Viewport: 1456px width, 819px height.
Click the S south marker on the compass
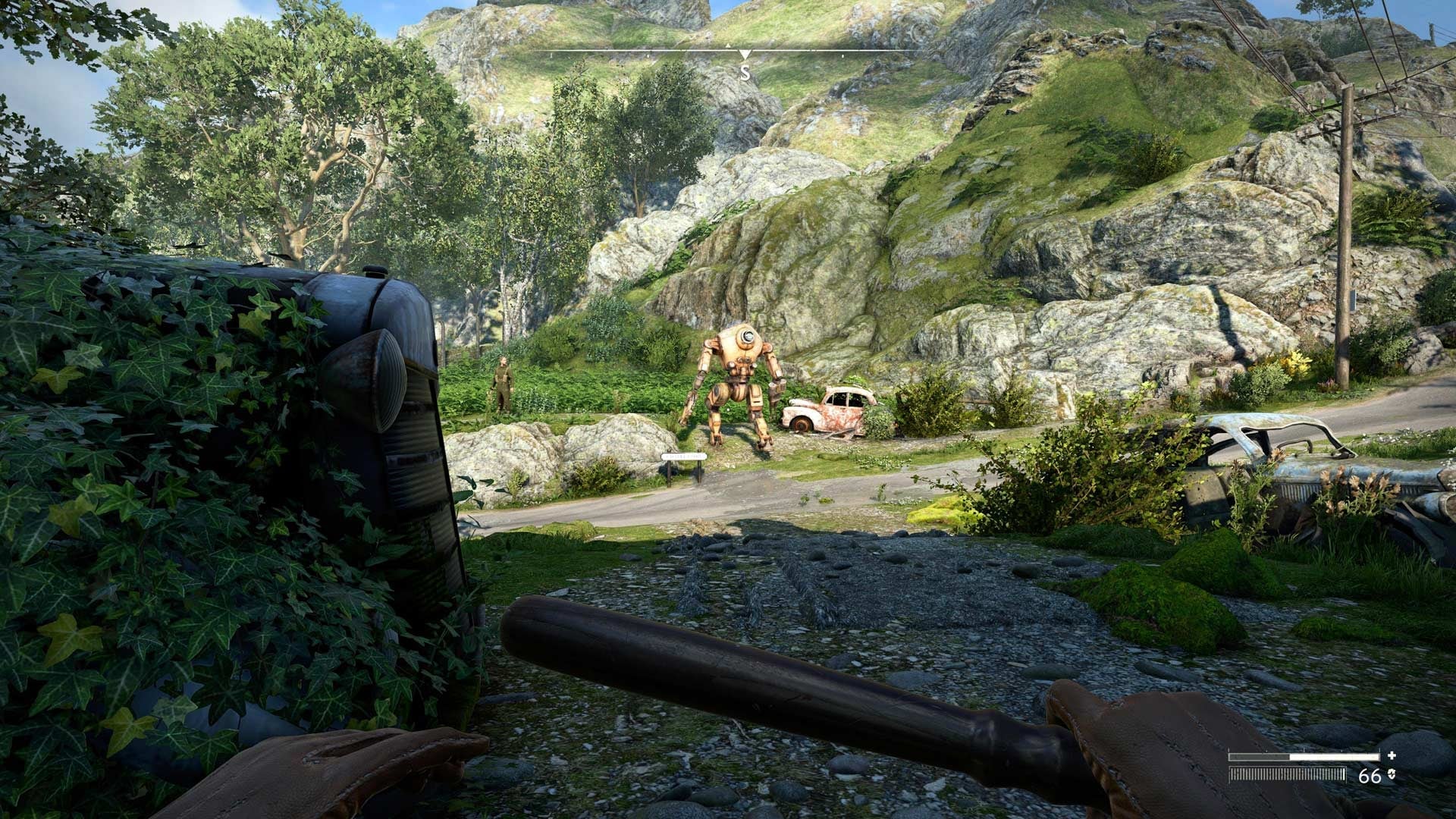746,74
